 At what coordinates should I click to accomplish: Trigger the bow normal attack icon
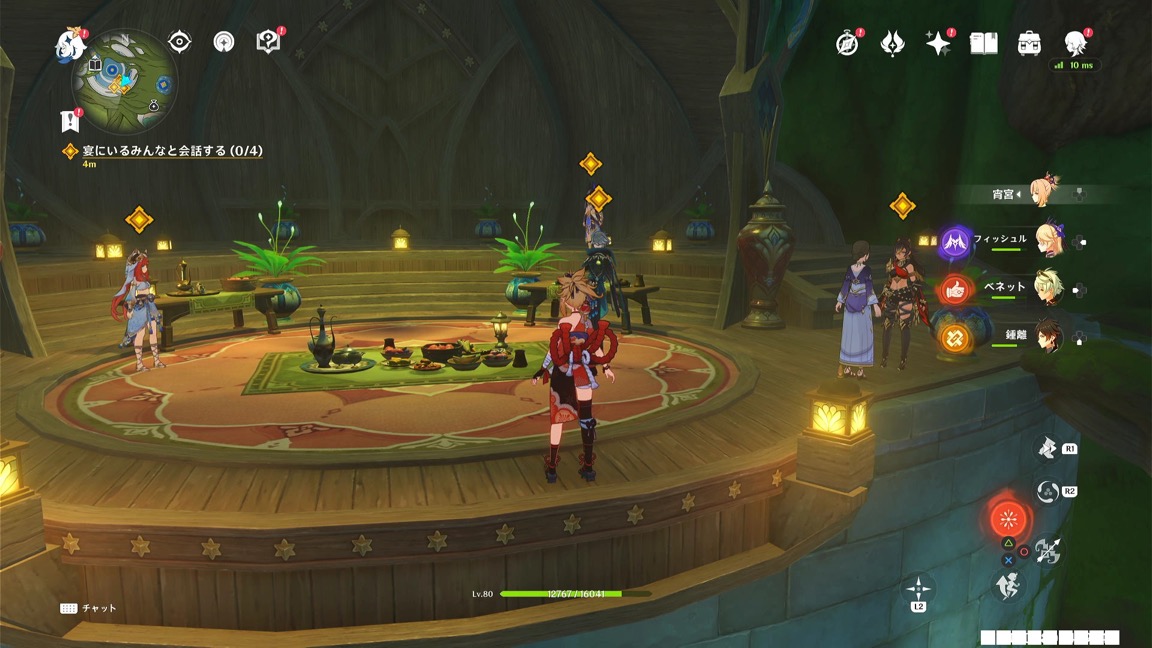[1047, 550]
